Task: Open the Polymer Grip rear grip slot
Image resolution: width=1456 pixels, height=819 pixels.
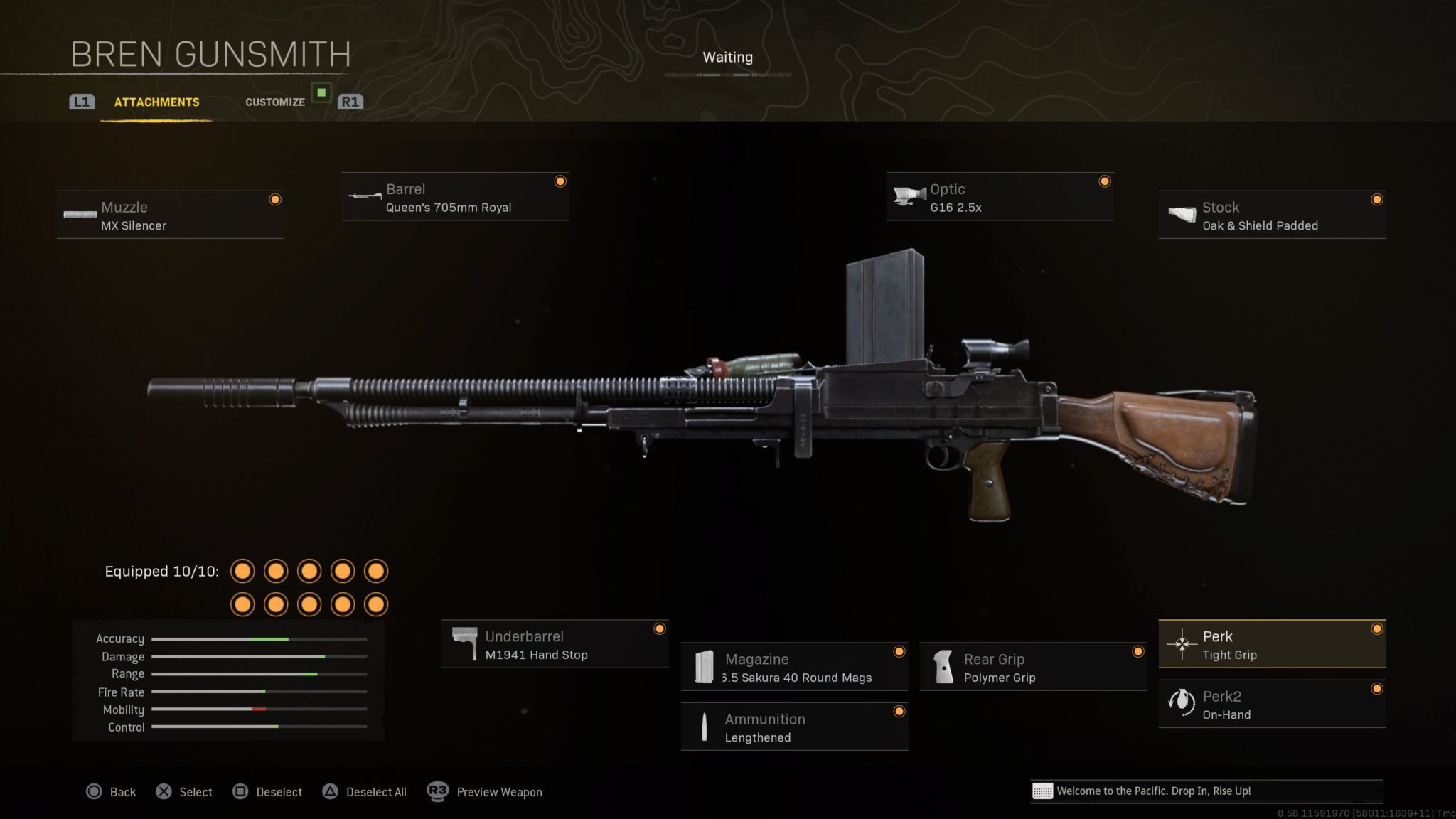Action: coord(1032,666)
